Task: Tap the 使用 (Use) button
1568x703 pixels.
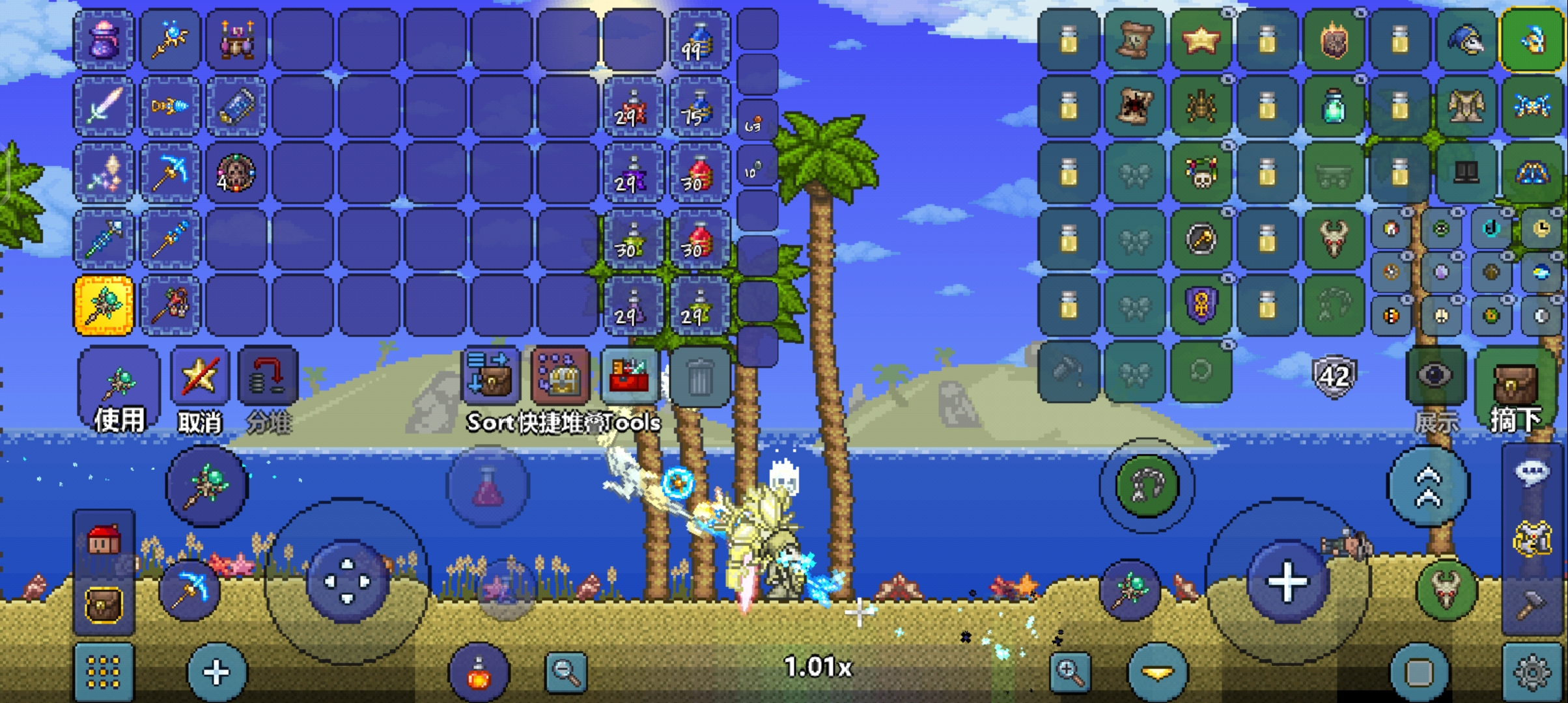Action: pyautogui.click(x=119, y=389)
